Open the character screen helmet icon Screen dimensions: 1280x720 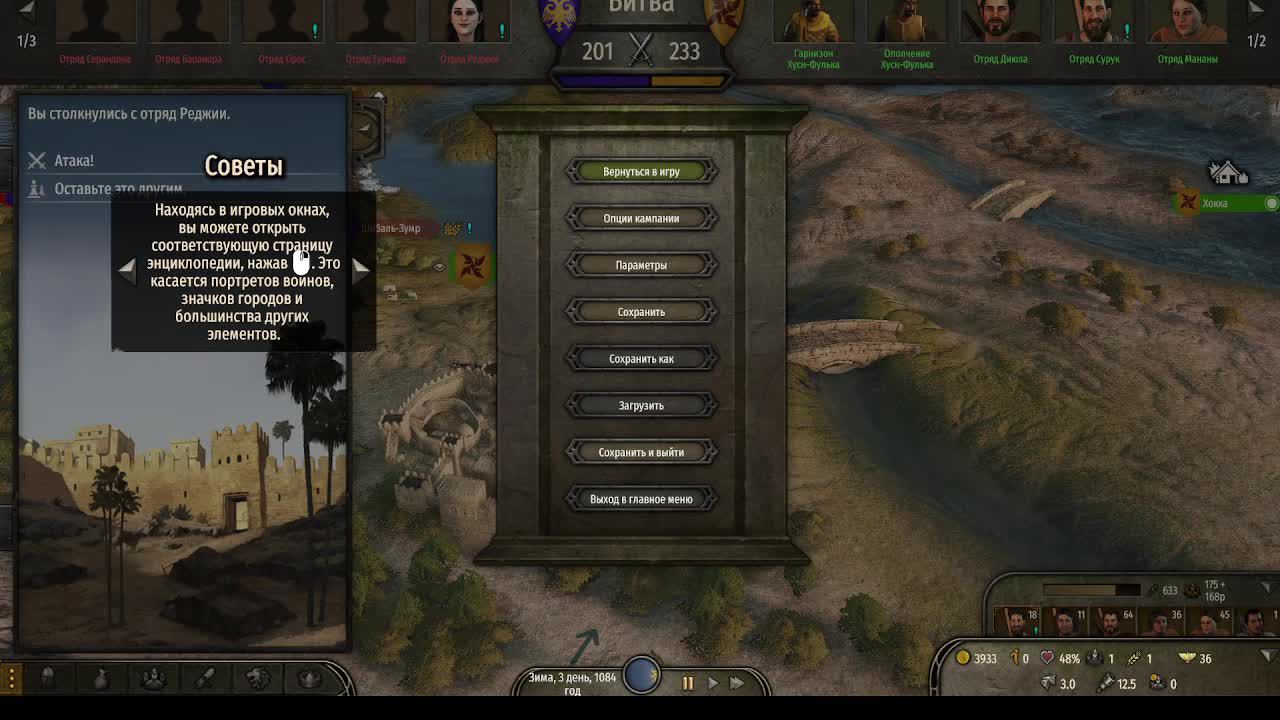(x=46, y=678)
